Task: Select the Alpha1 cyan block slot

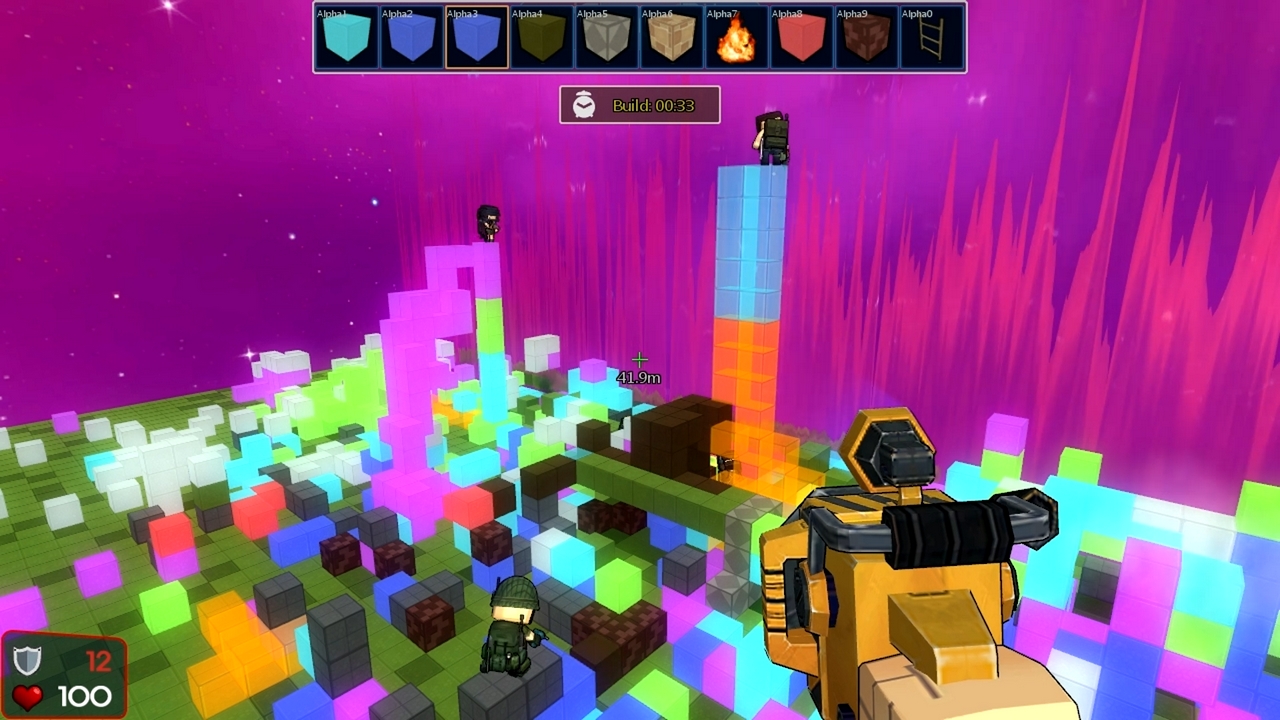Action: (345, 38)
